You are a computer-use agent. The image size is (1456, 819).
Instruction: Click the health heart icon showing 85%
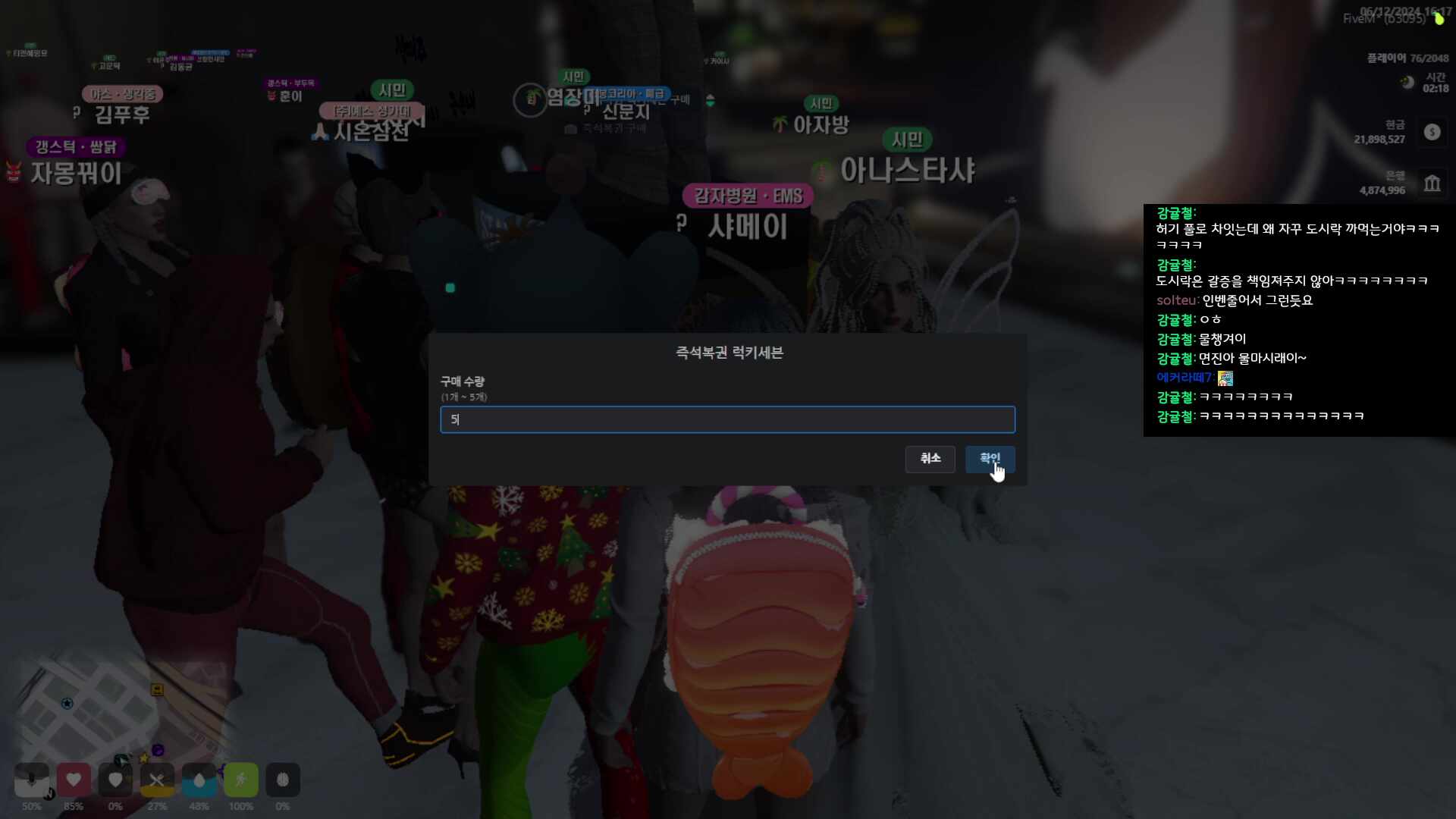coord(74,780)
